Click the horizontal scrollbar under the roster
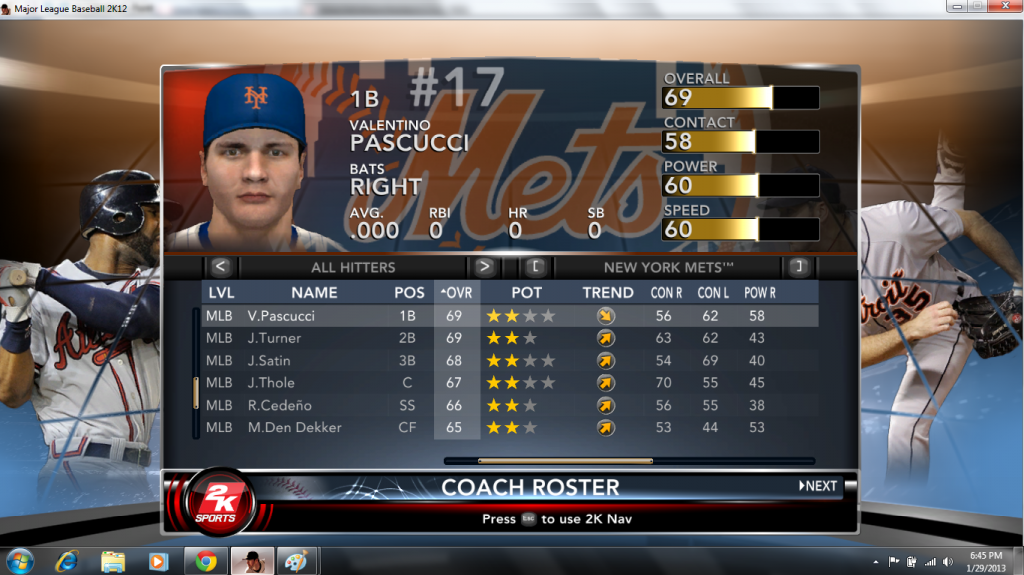This screenshot has height=575, width=1024. tap(565, 461)
